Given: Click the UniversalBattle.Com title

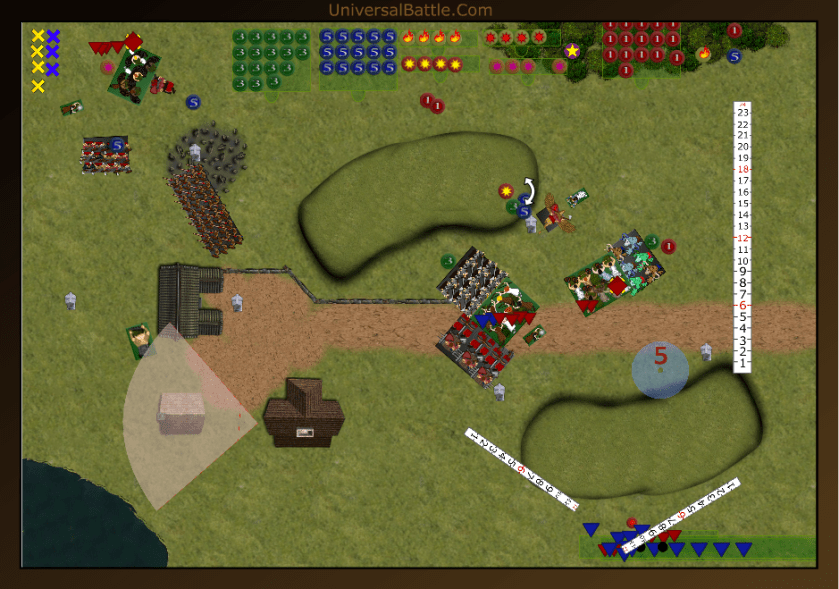Looking at the screenshot, I should pyautogui.click(x=410, y=10).
